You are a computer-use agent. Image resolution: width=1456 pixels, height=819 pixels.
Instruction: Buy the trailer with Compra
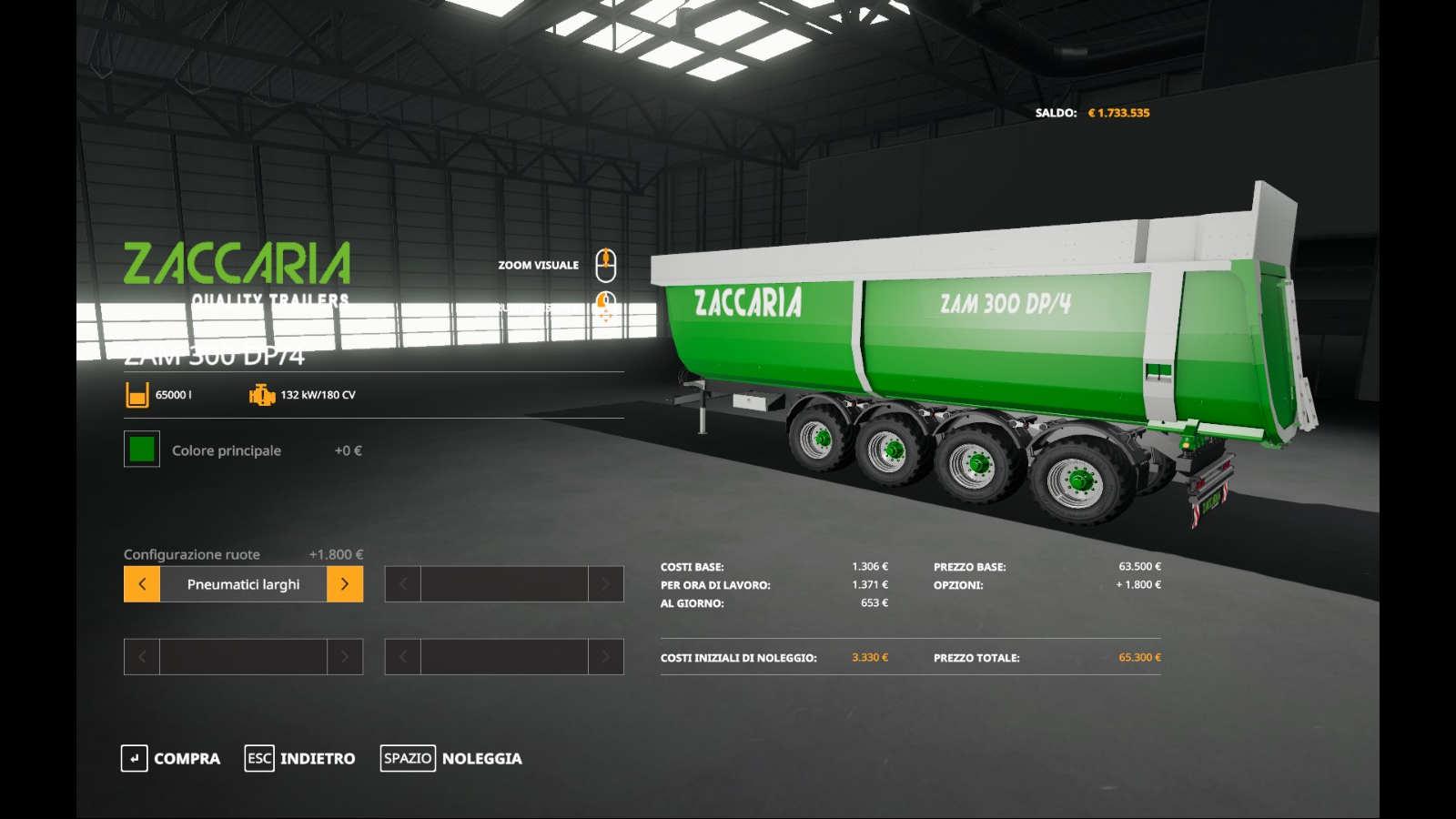click(x=171, y=758)
